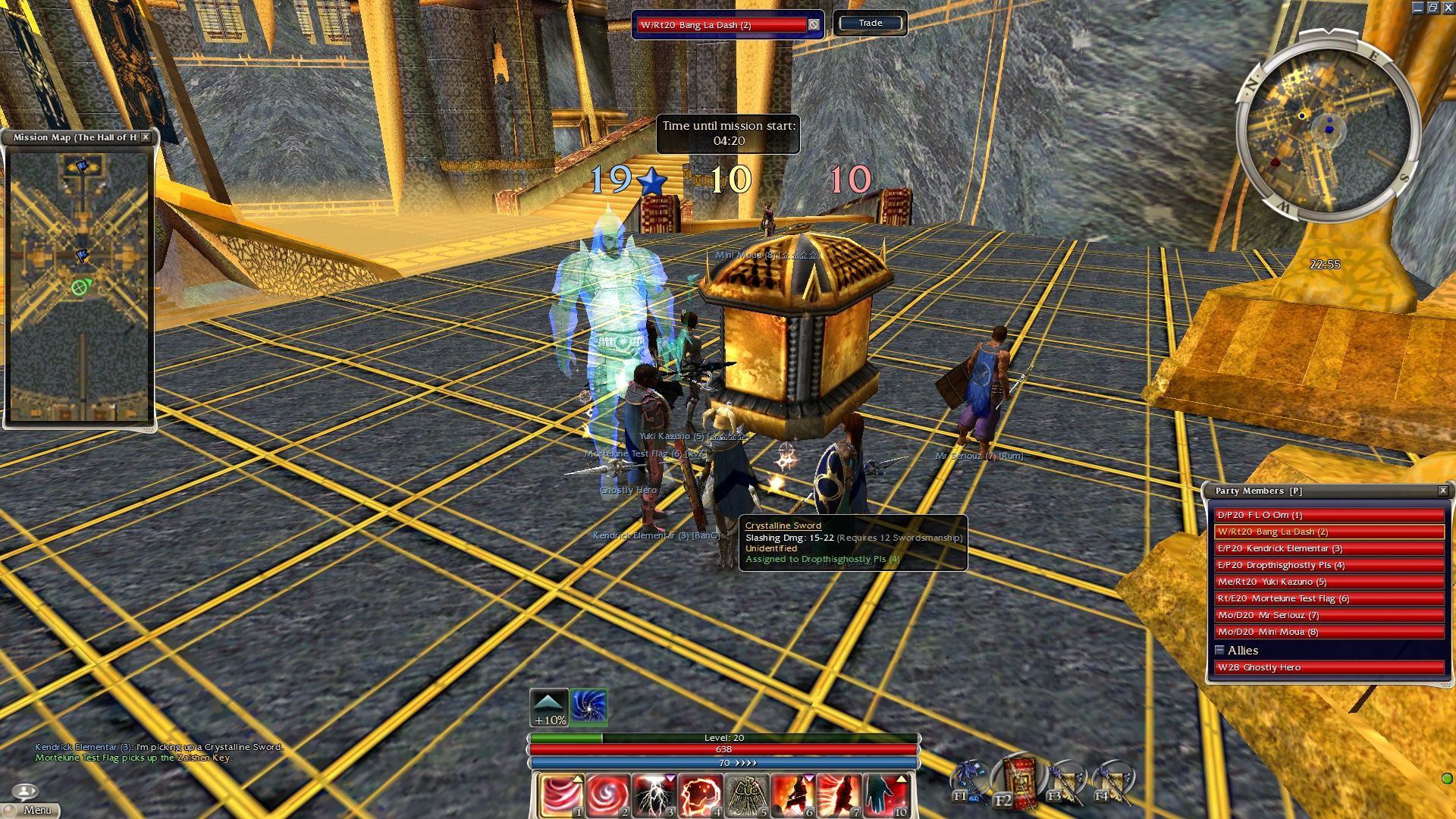Target Mini Moua in party list

(1329, 632)
